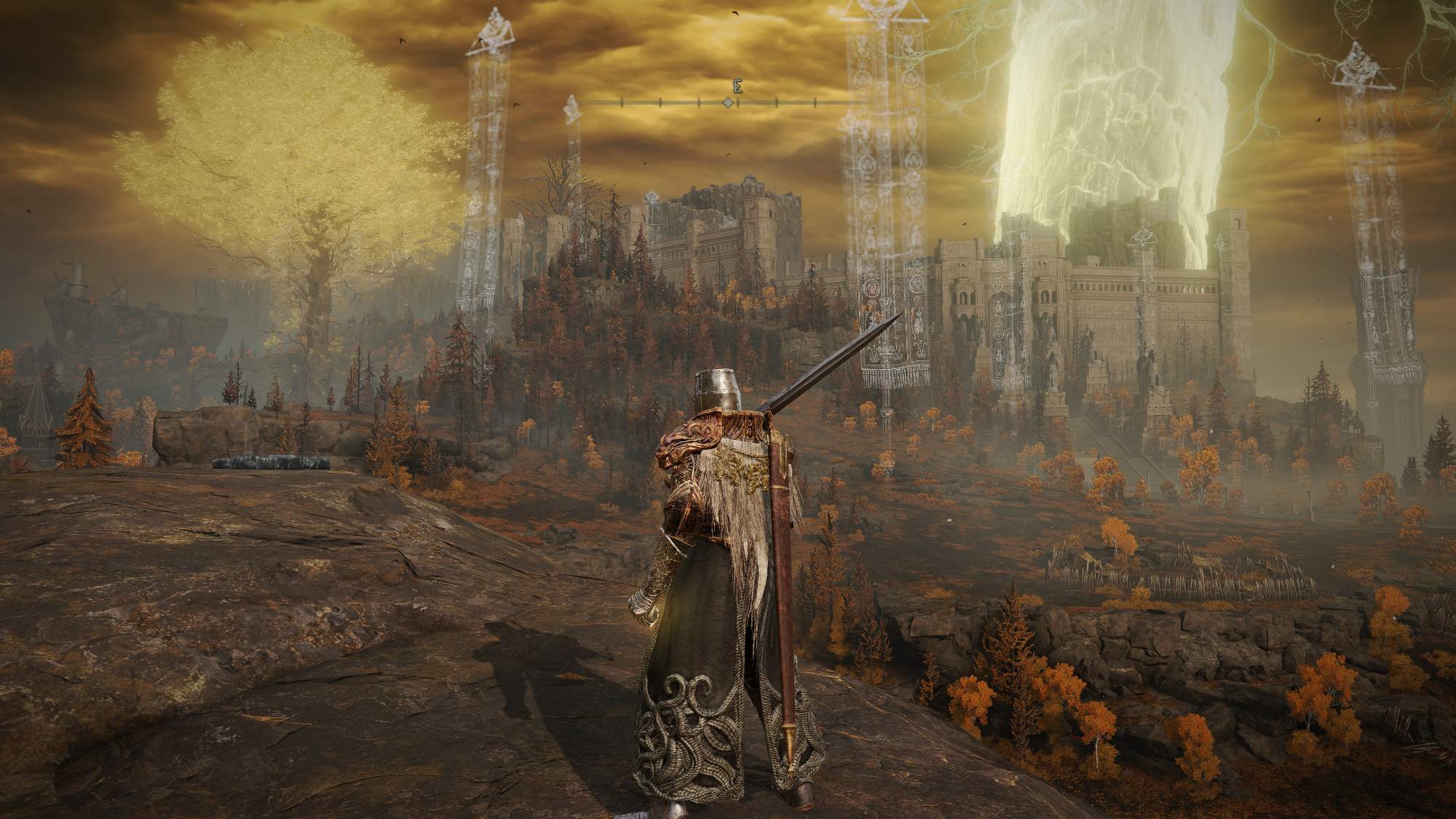Click the compass bar at top
1456x819 pixels.
click(727, 103)
